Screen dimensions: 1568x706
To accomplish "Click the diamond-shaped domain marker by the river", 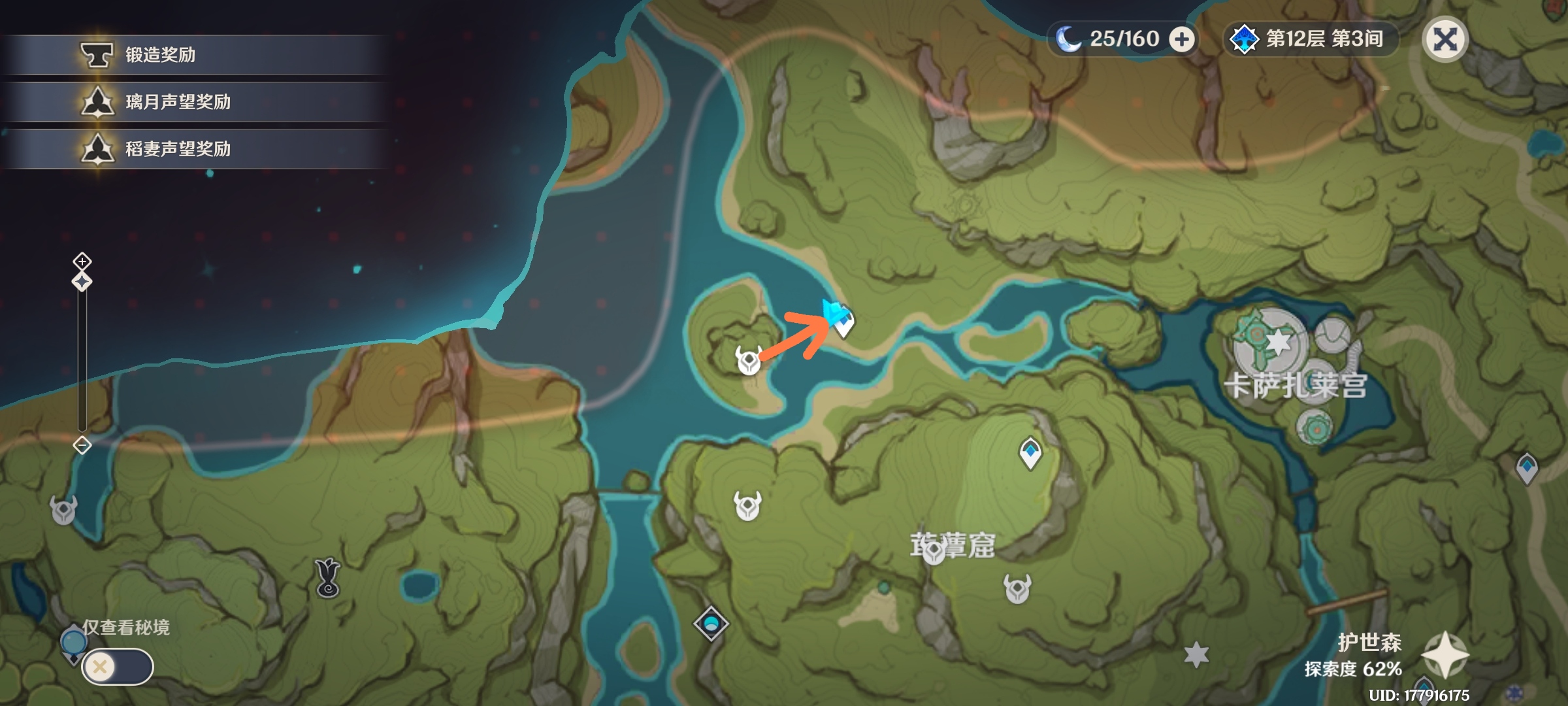I will [711, 623].
